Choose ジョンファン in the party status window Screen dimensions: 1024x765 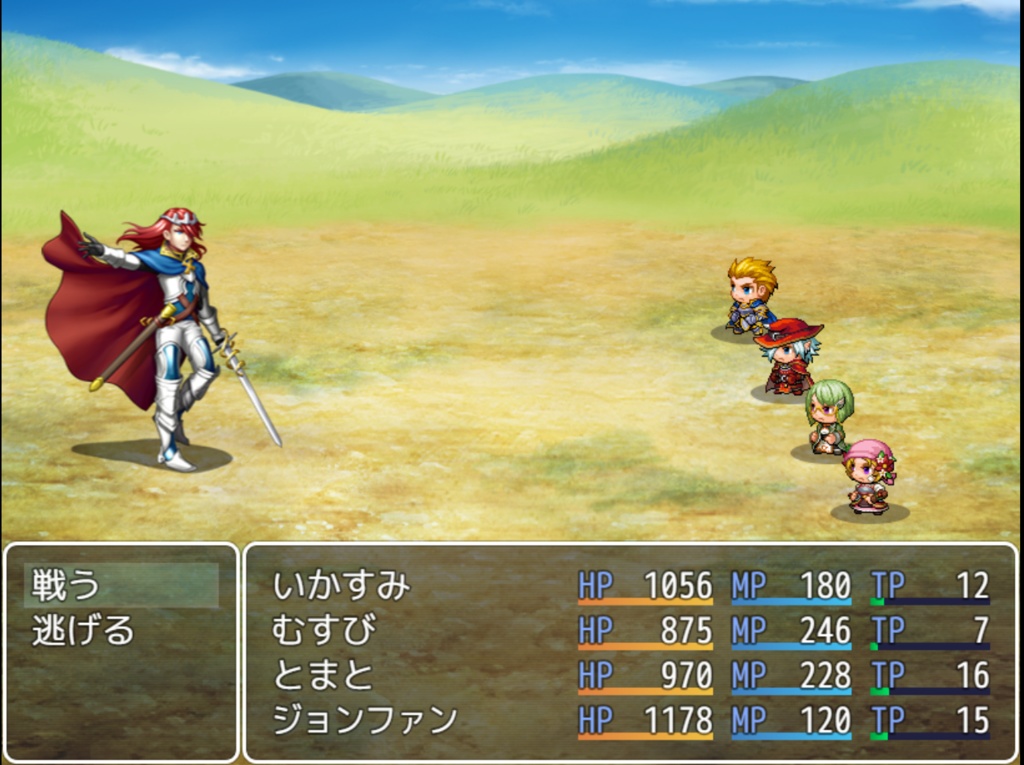click(365, 720)
